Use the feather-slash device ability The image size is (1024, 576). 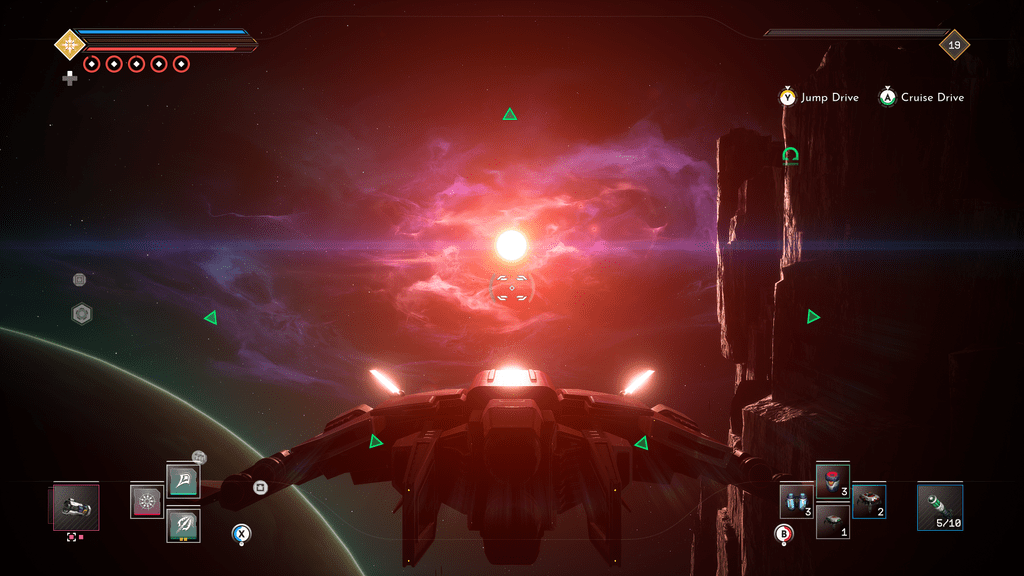(183, 524)
